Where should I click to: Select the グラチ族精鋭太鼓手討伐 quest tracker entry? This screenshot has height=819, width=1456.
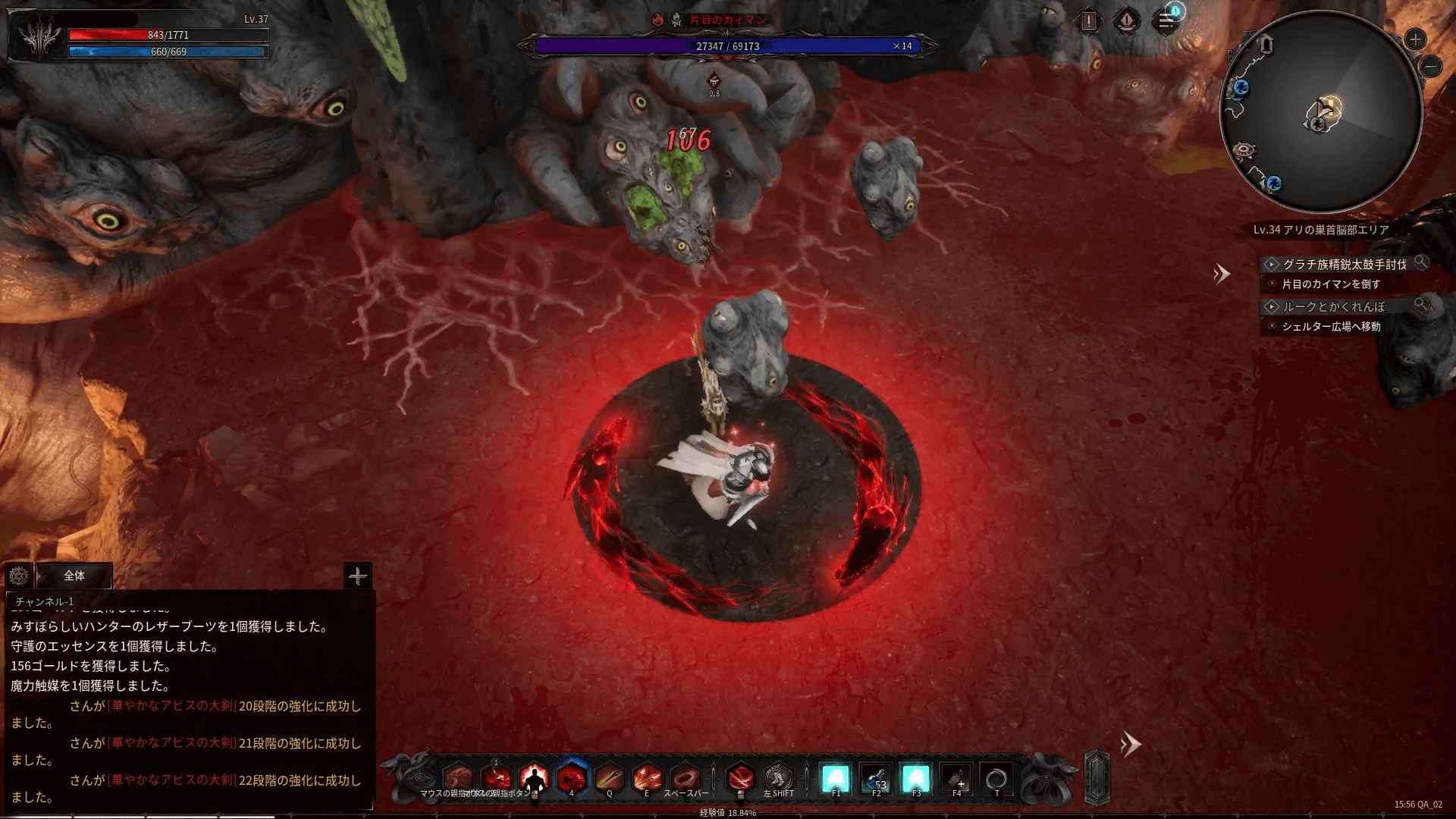[1344, 264]
